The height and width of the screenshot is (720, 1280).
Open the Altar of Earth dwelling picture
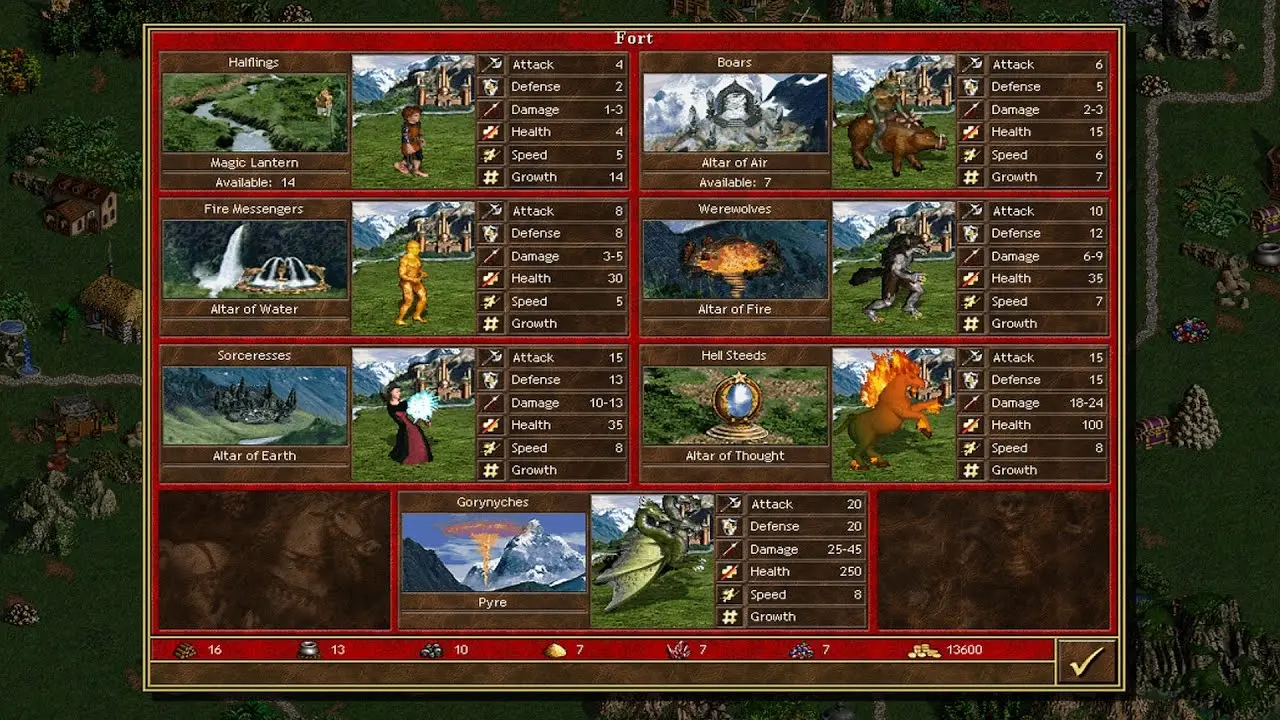[x=255, y=405]
